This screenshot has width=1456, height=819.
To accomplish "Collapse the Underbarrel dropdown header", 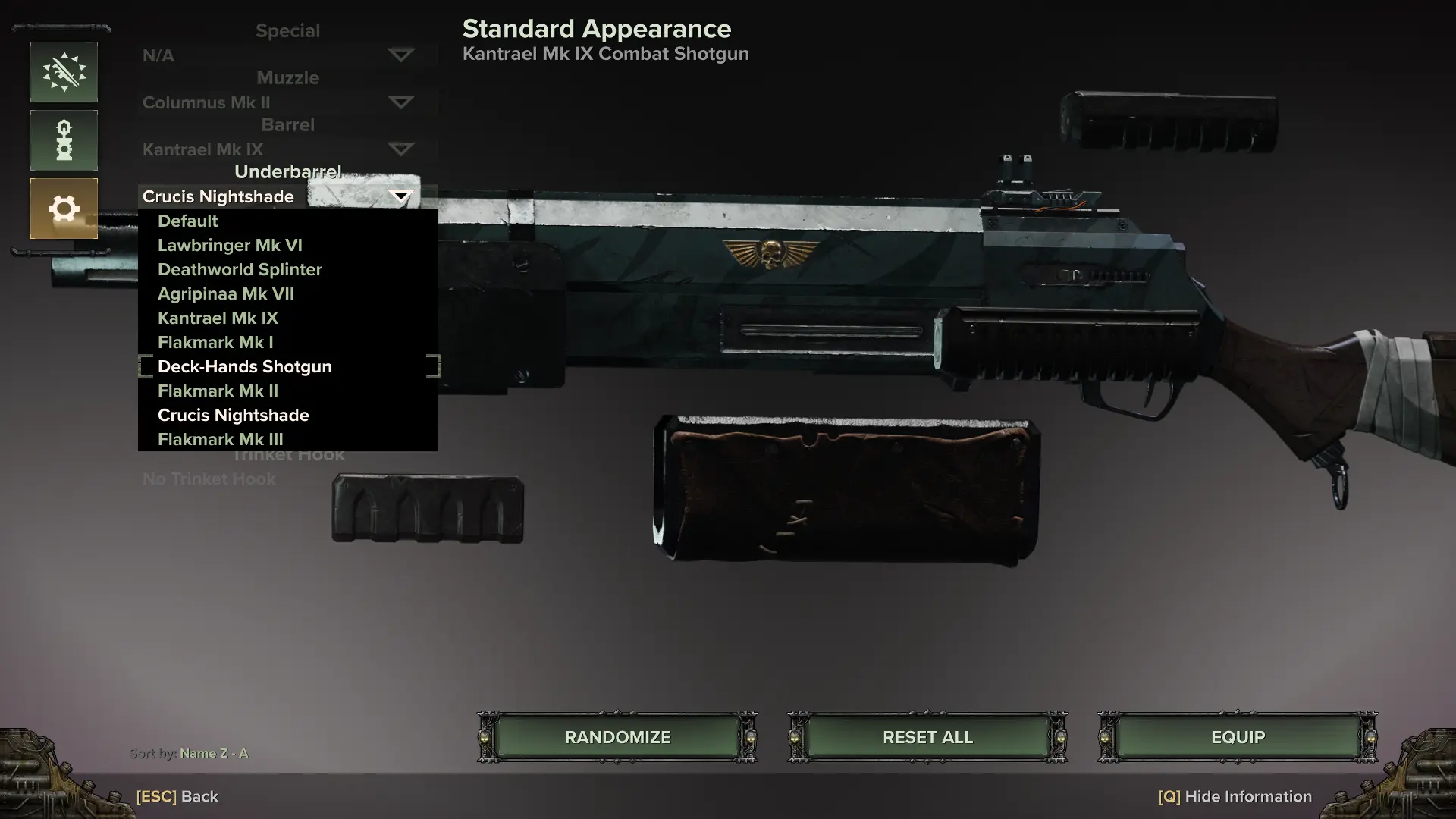I will click(x=400, y=197).
